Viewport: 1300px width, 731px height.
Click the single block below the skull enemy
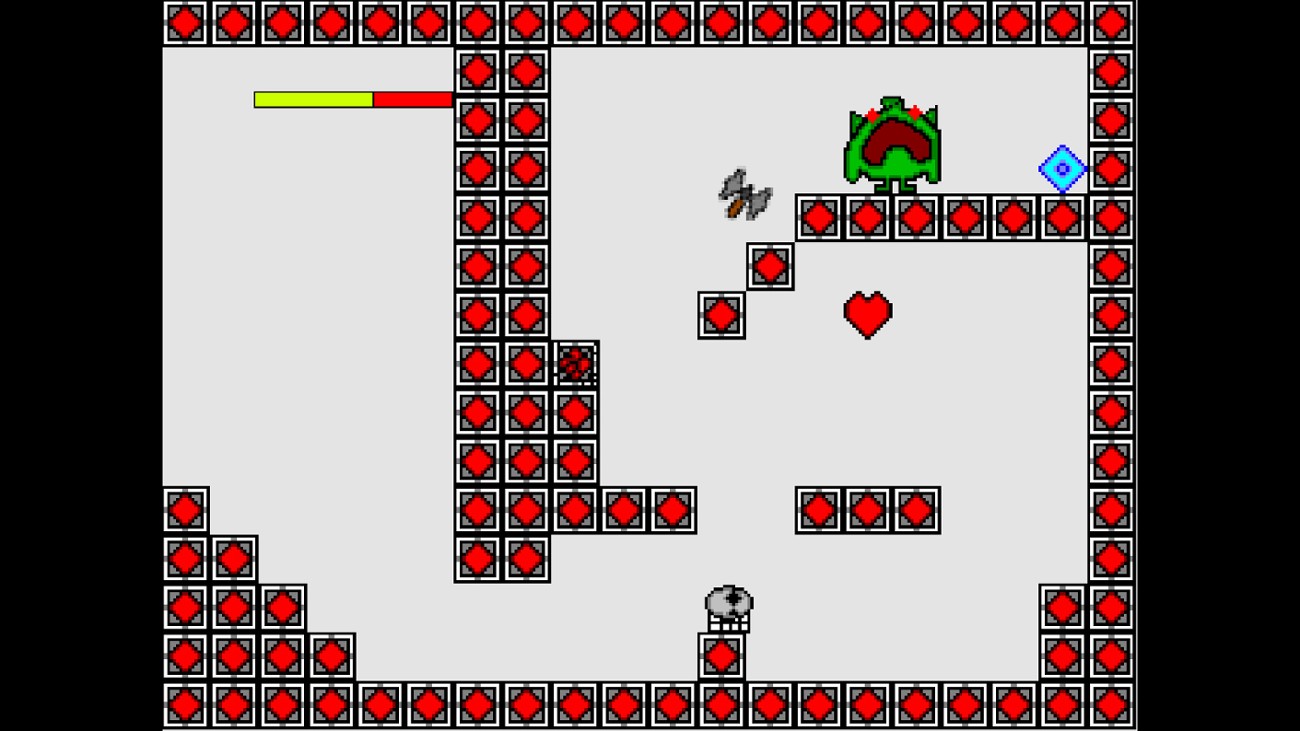tap(721, 656)
